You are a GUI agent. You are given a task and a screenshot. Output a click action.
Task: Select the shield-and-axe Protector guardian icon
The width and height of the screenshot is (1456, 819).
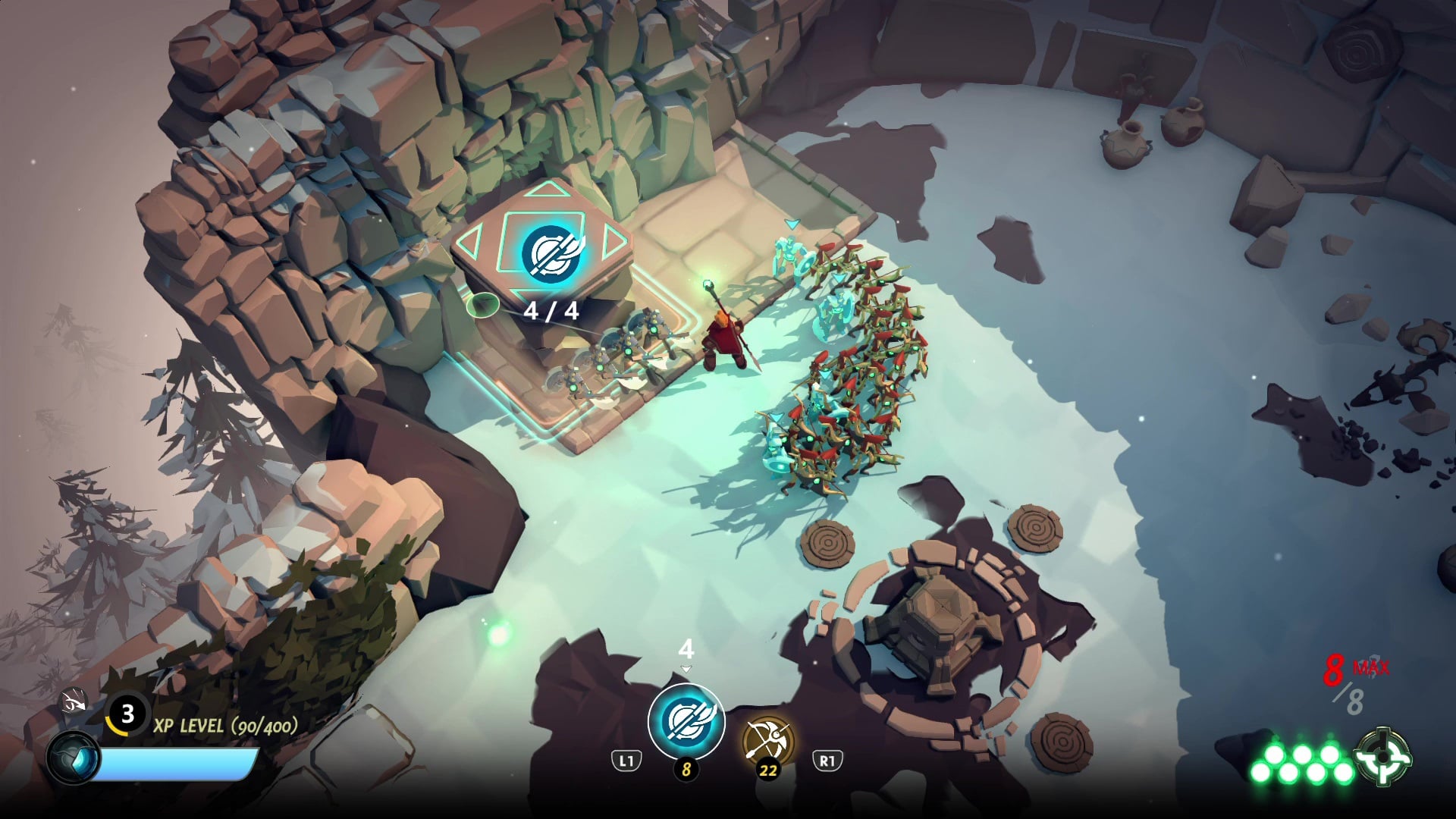(x=686, y=720)
